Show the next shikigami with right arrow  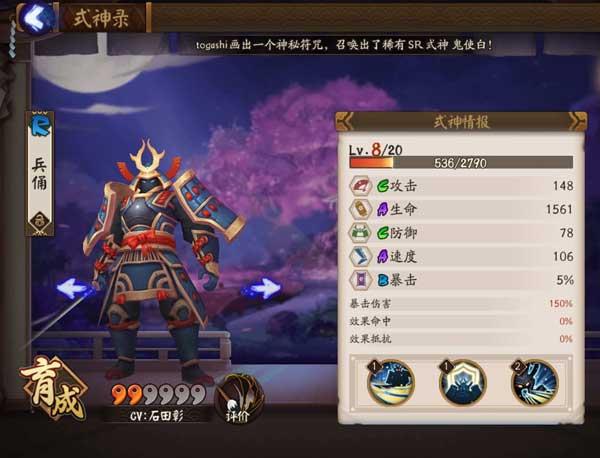point(263,288)
